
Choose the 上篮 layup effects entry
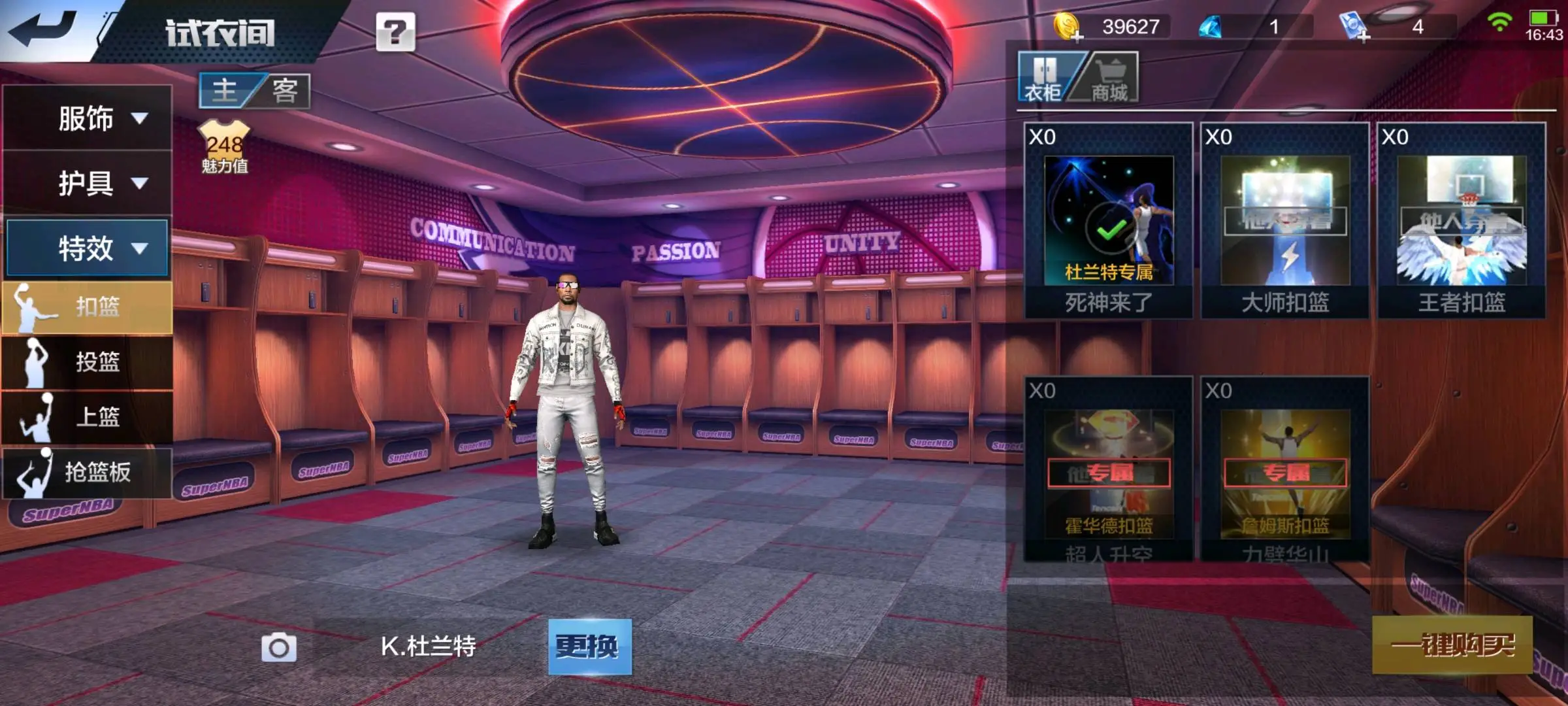click(88, 417)
